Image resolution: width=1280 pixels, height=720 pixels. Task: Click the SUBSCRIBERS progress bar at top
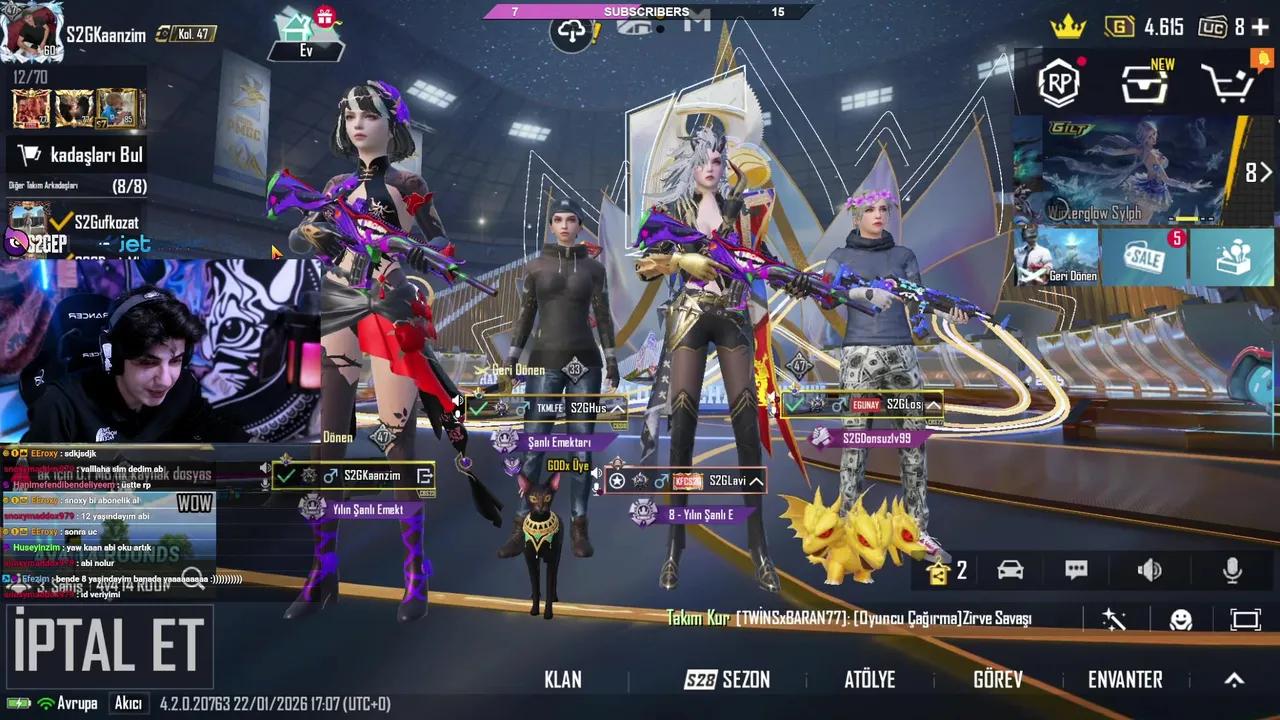click(x=645, y=12)
